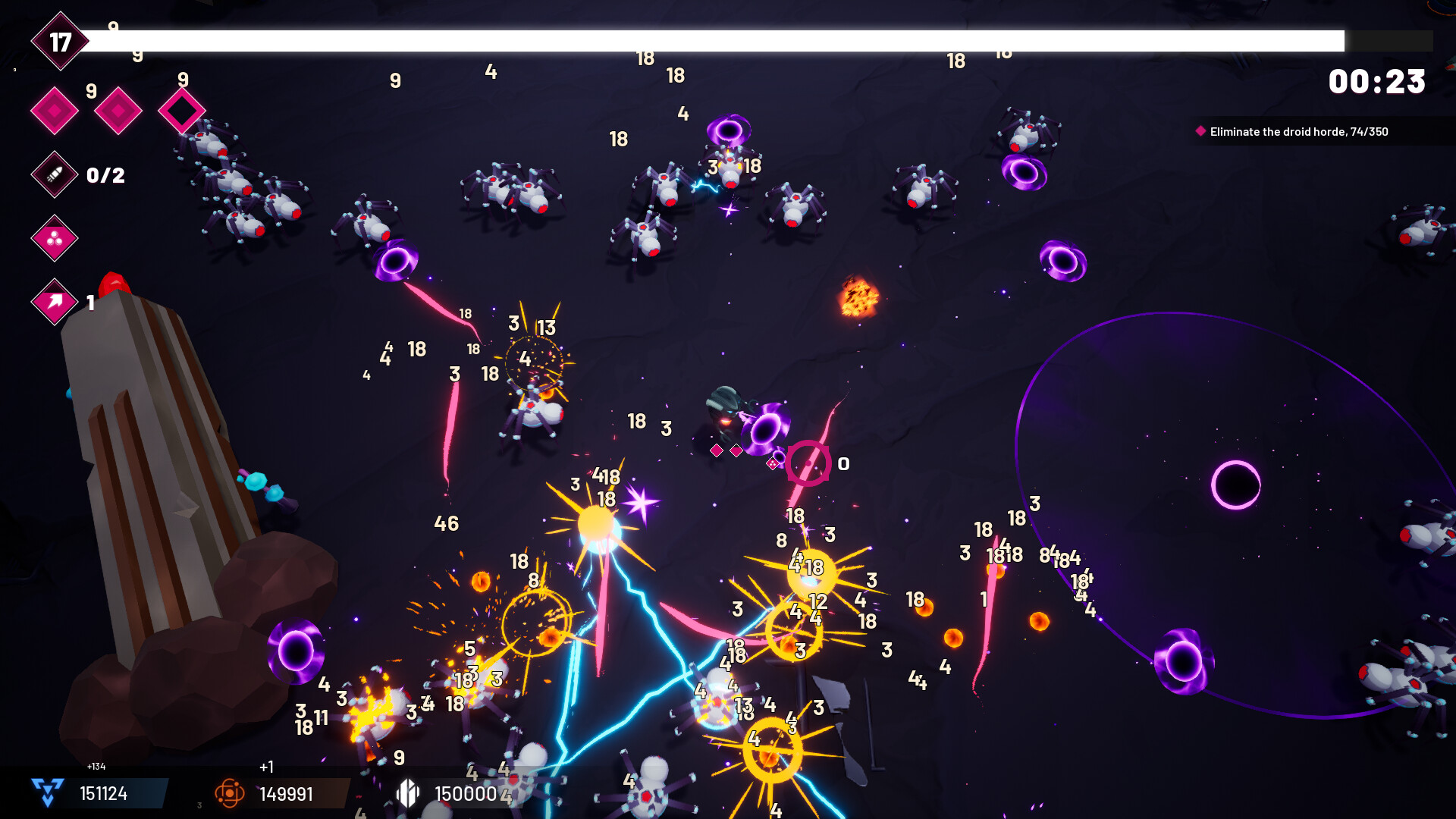The image size is (1456, 819).
Task: Activate the cluster grenade ability icon
Action: point(53,239)
